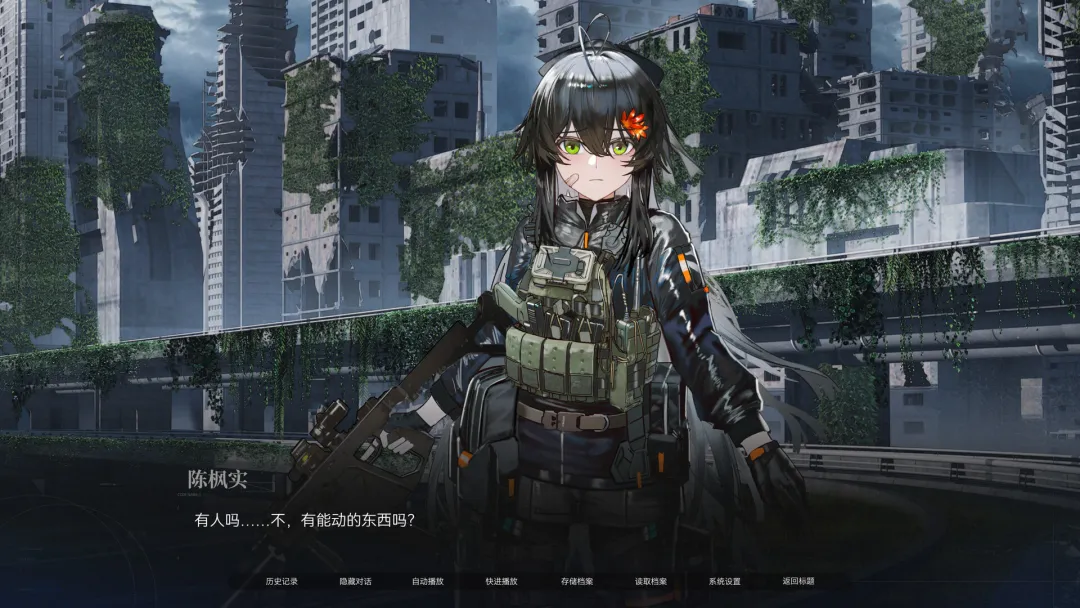
Task: Return to title with 返回标题
Action: pyautogui.click(x=799, y=581)
